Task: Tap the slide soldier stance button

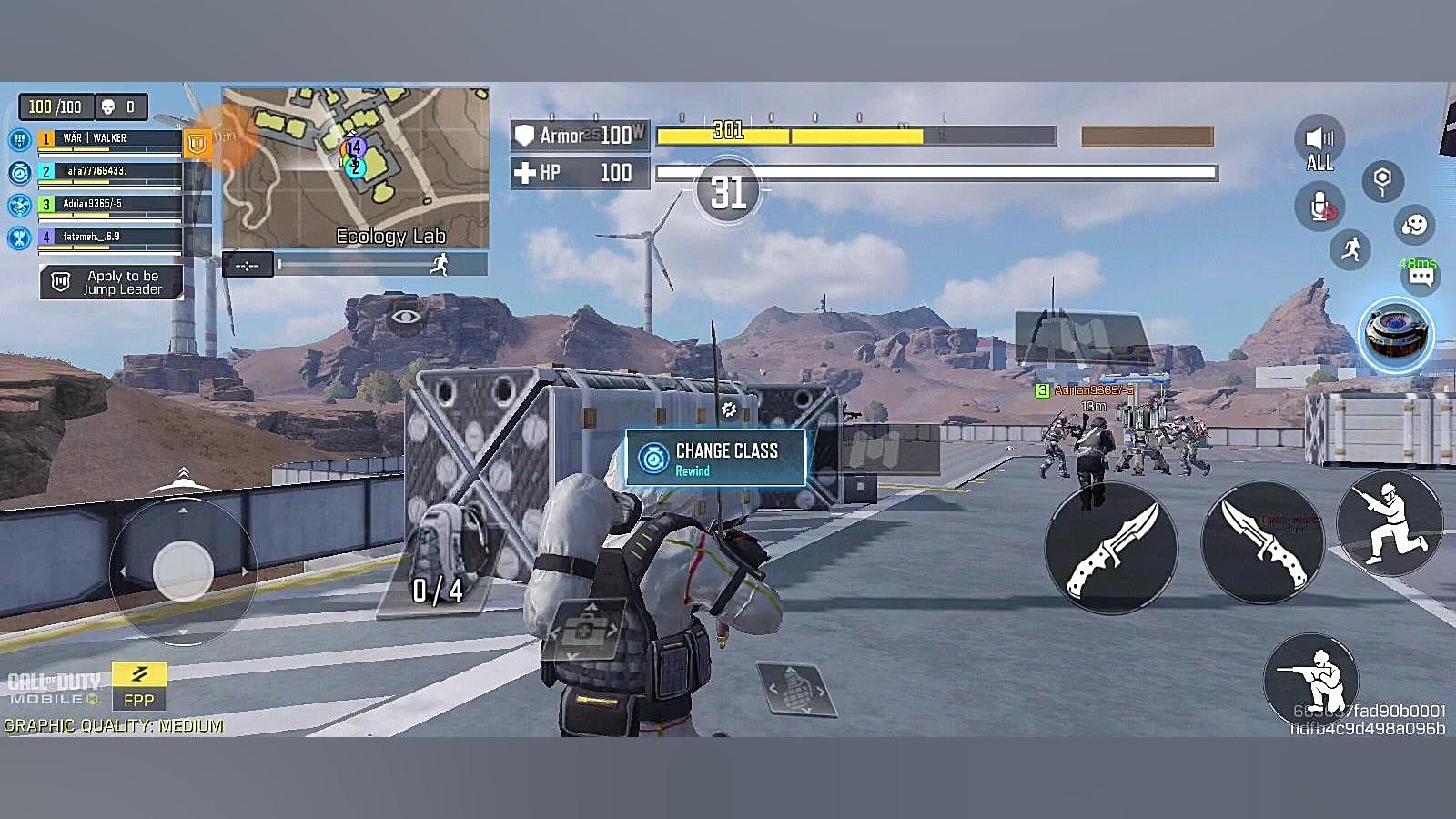Action: coord(1389,521)
